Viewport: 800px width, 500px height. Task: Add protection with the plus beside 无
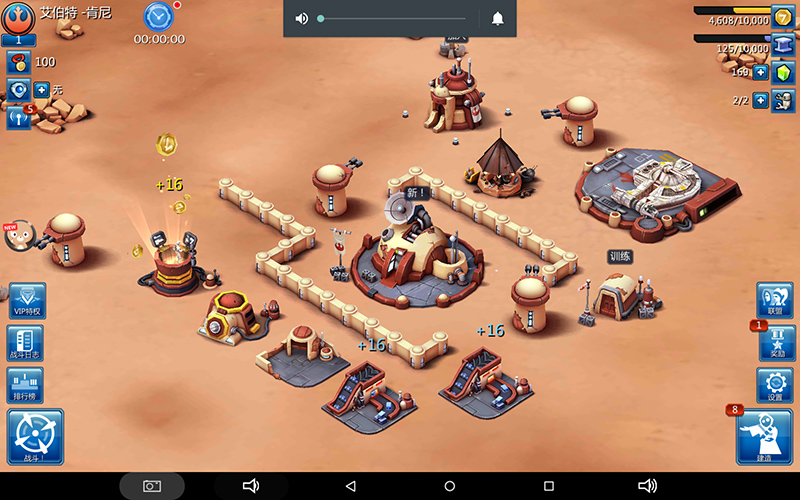[42, 90]
